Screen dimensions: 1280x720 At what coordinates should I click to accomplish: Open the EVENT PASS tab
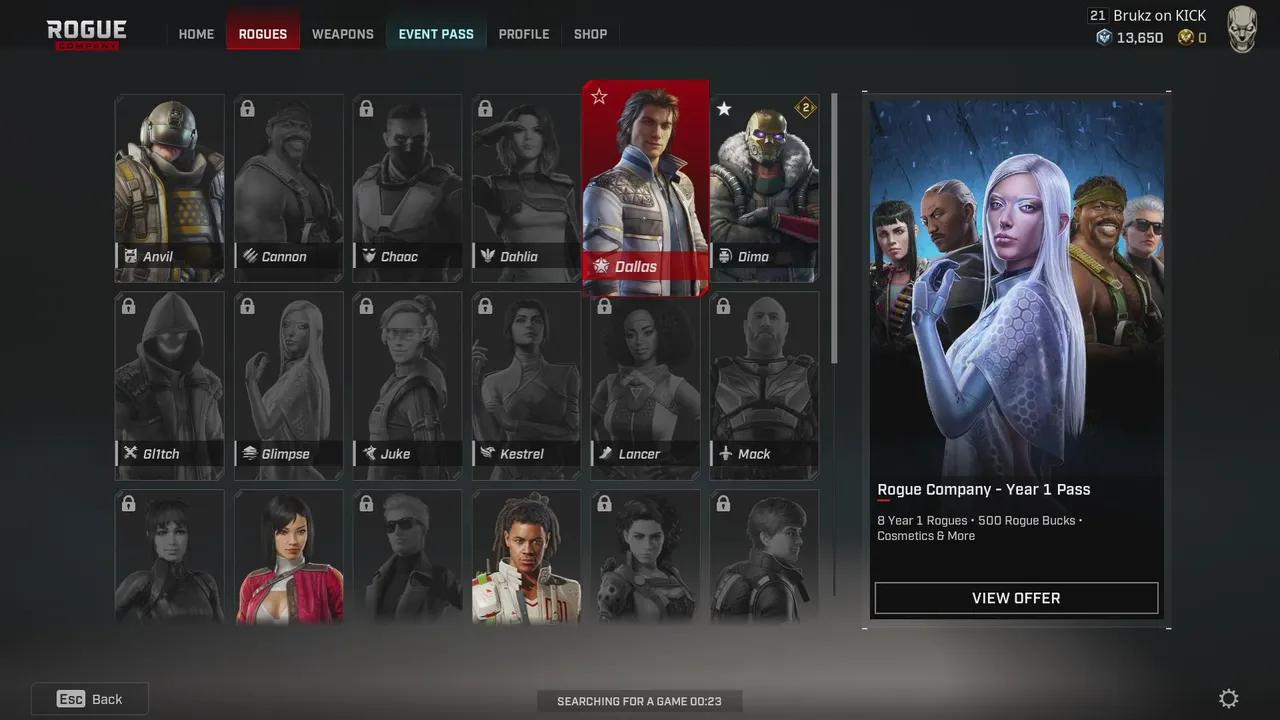(436, 33)
